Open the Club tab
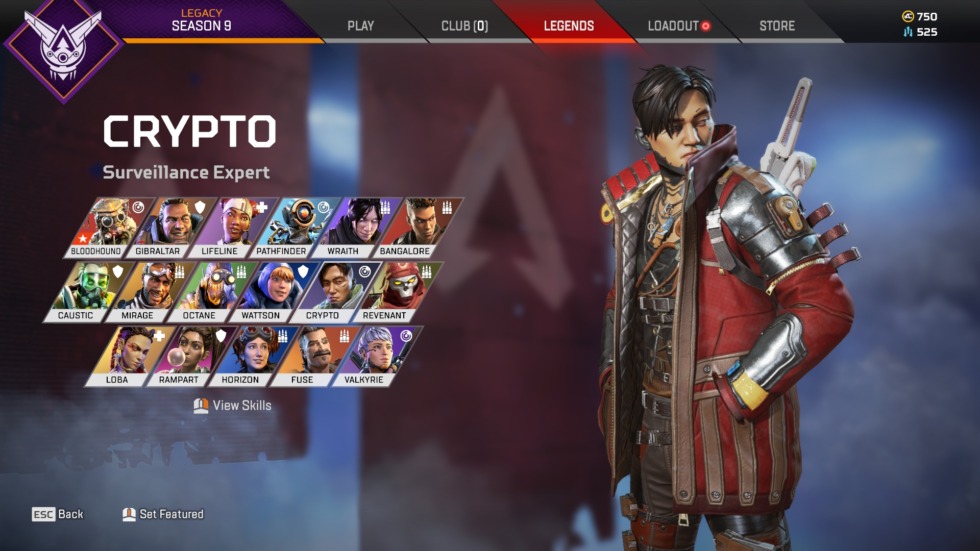This screenshot has width=980, height=551. click(x=464, y=25)
